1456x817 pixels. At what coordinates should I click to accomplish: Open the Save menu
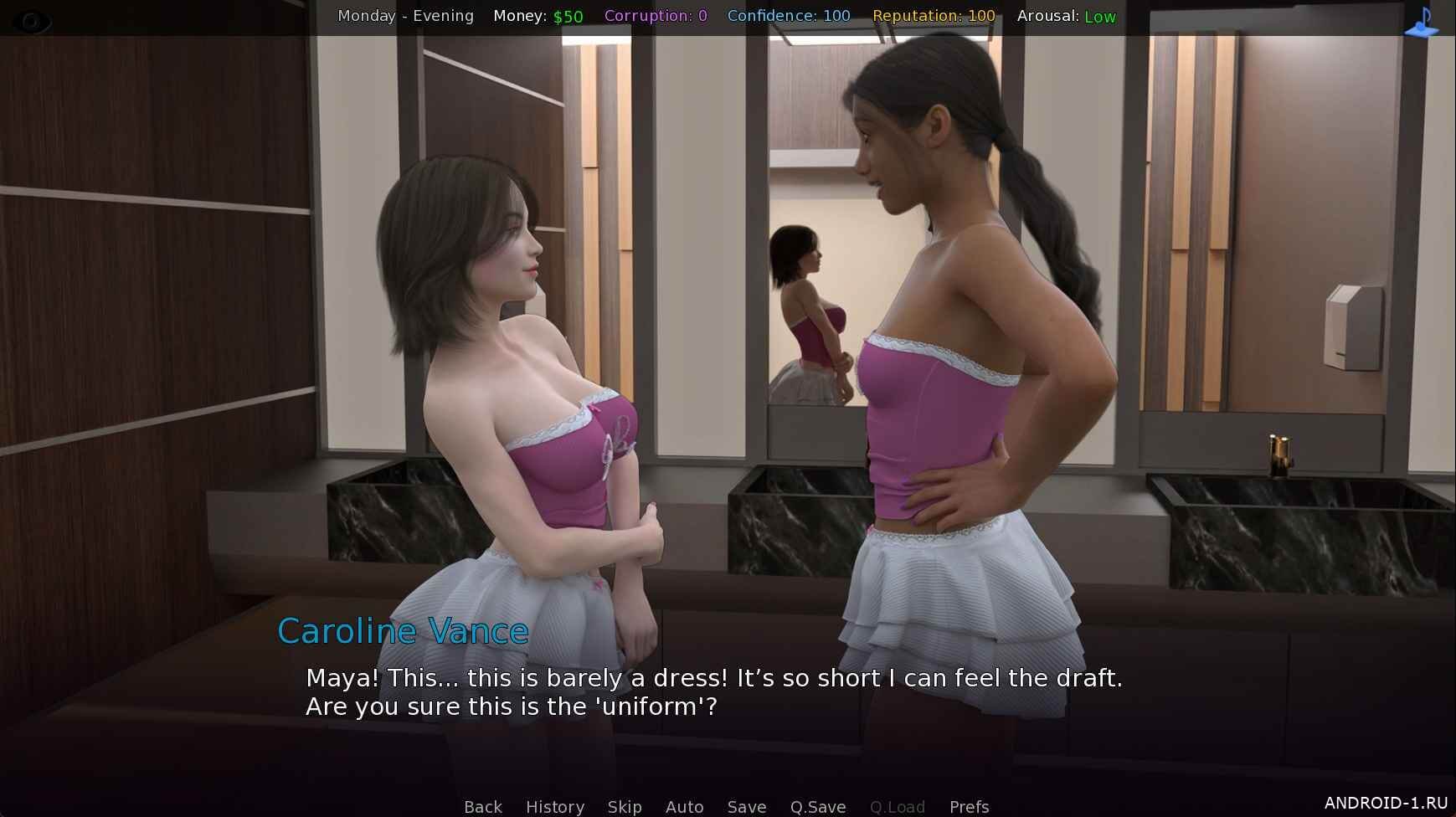746,806
